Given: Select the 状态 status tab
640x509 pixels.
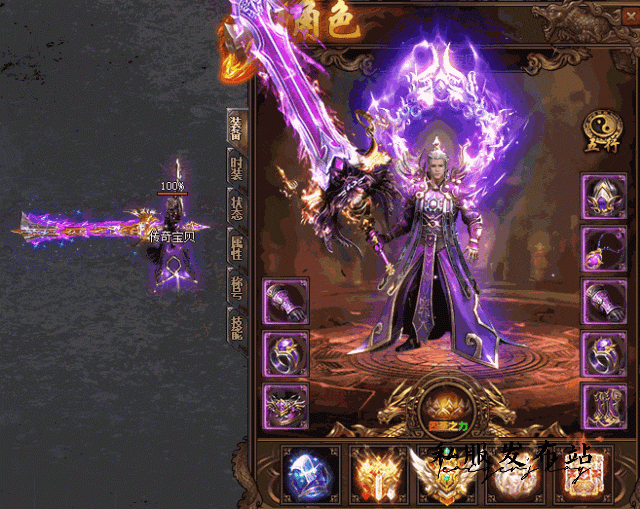Looking at the screenshot, I should [x=237, y=206].
